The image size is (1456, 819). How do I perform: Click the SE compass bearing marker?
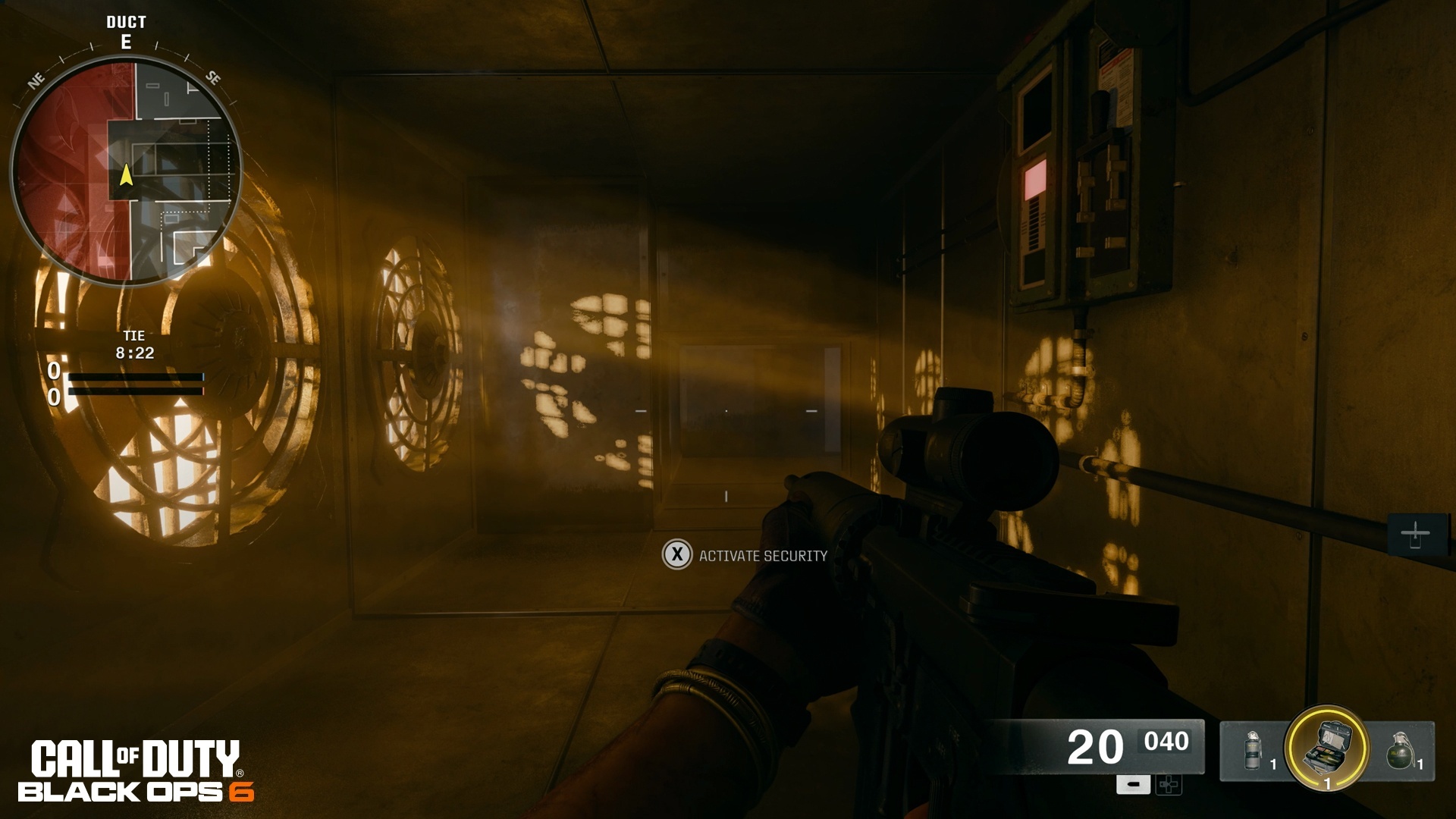click(x=212, y=76)
